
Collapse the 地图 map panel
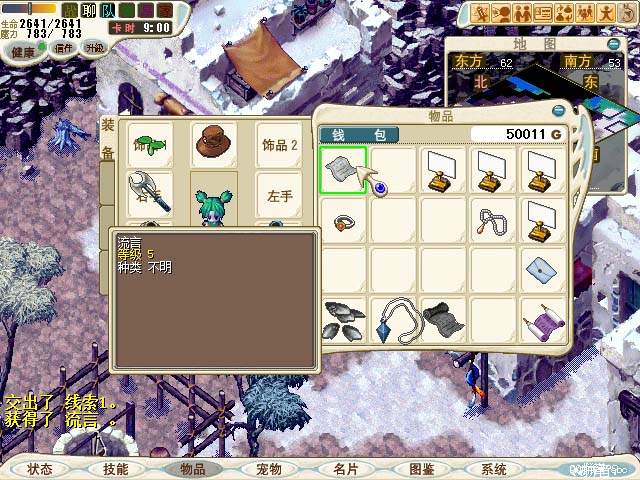pyautogui.click(x=609, y=45)
